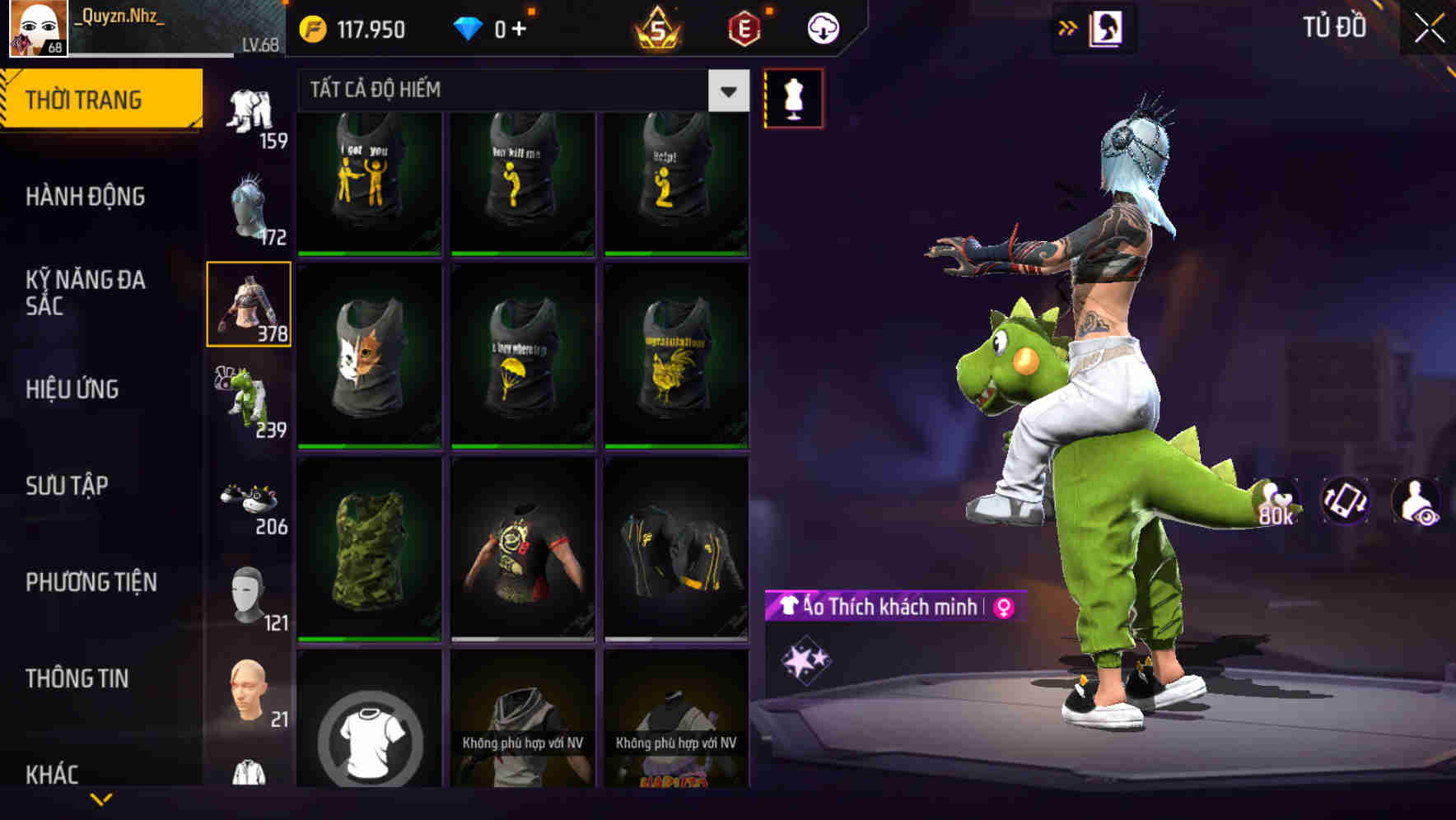
Task: Expand the >> arrows near the character card
Action: (1066, 27)
